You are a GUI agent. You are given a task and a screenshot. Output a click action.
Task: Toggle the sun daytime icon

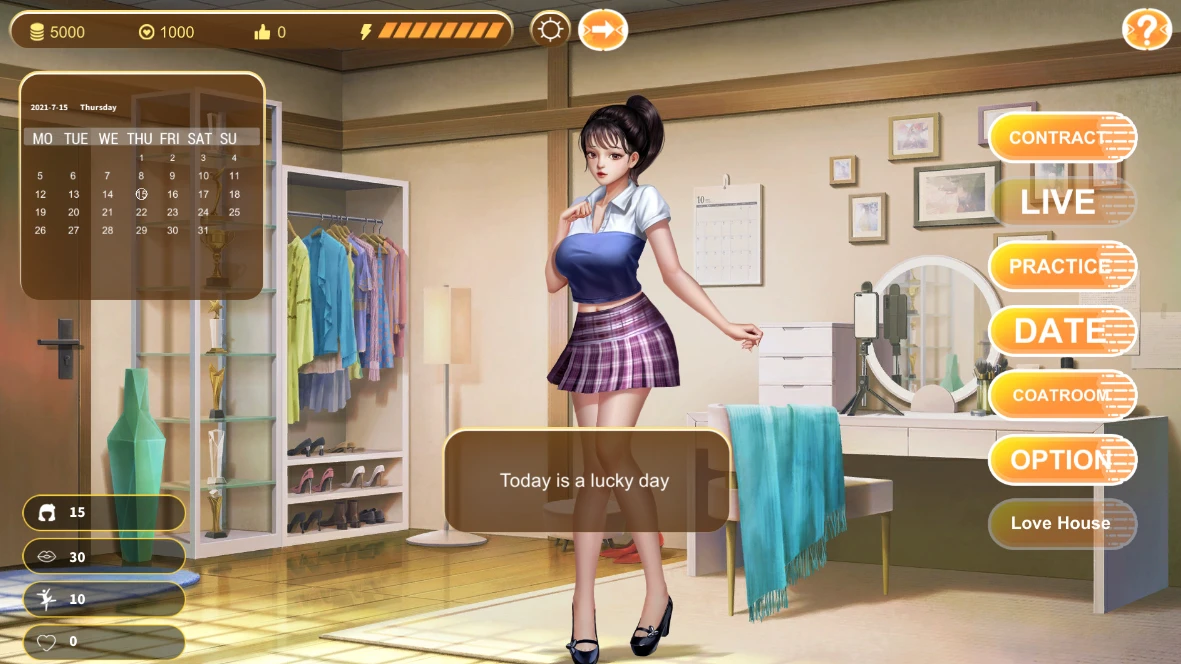pyautogui.click(x=550, y=31)
